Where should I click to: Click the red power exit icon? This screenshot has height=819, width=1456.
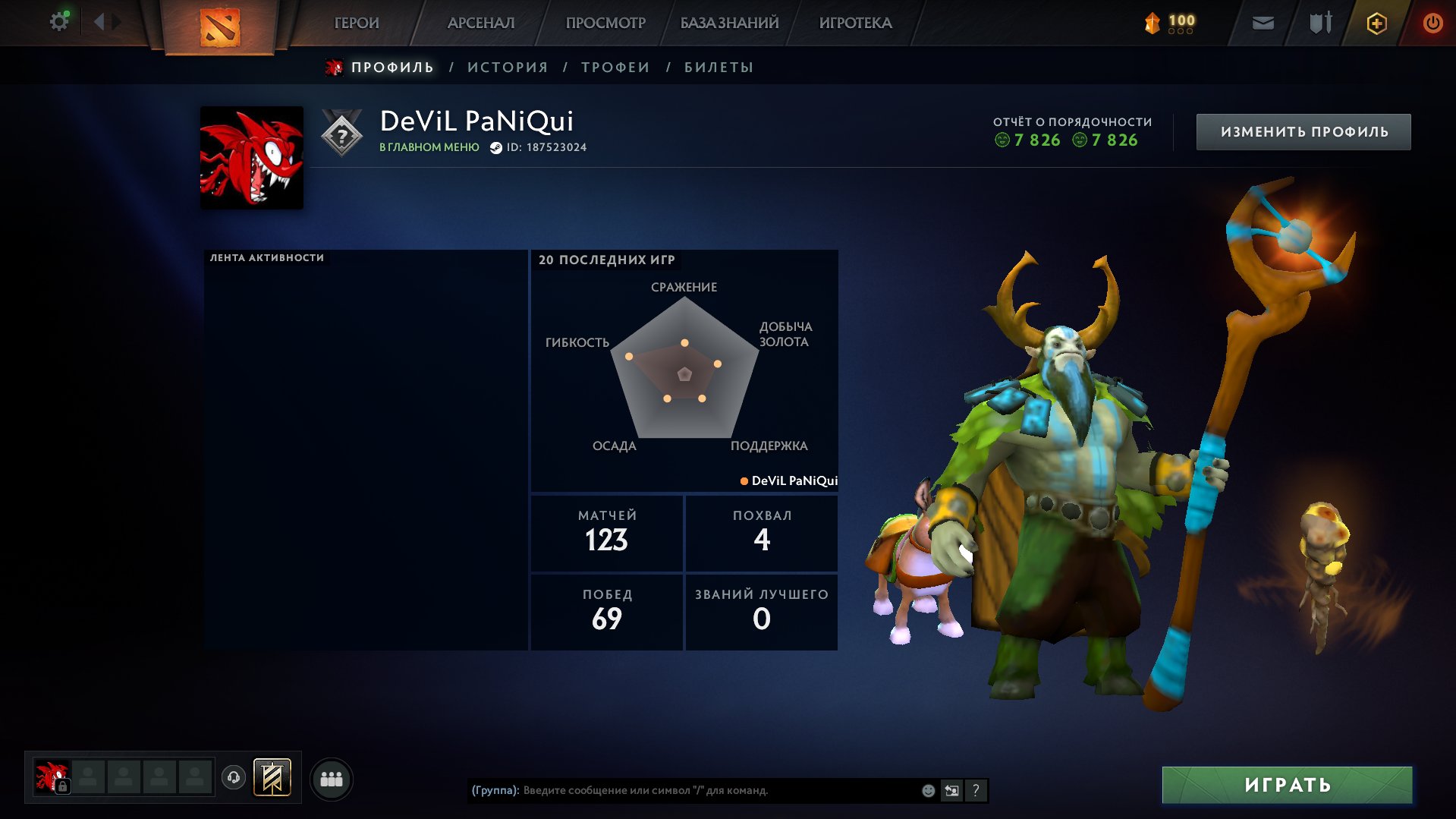click(1432, 23)
